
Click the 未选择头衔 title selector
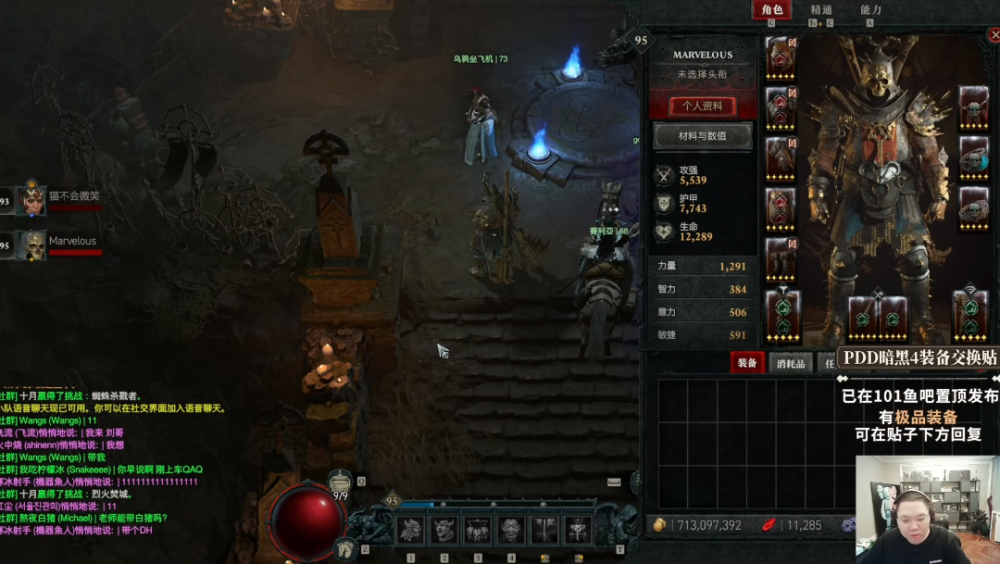pyautogui.click(x=702, y=74)
